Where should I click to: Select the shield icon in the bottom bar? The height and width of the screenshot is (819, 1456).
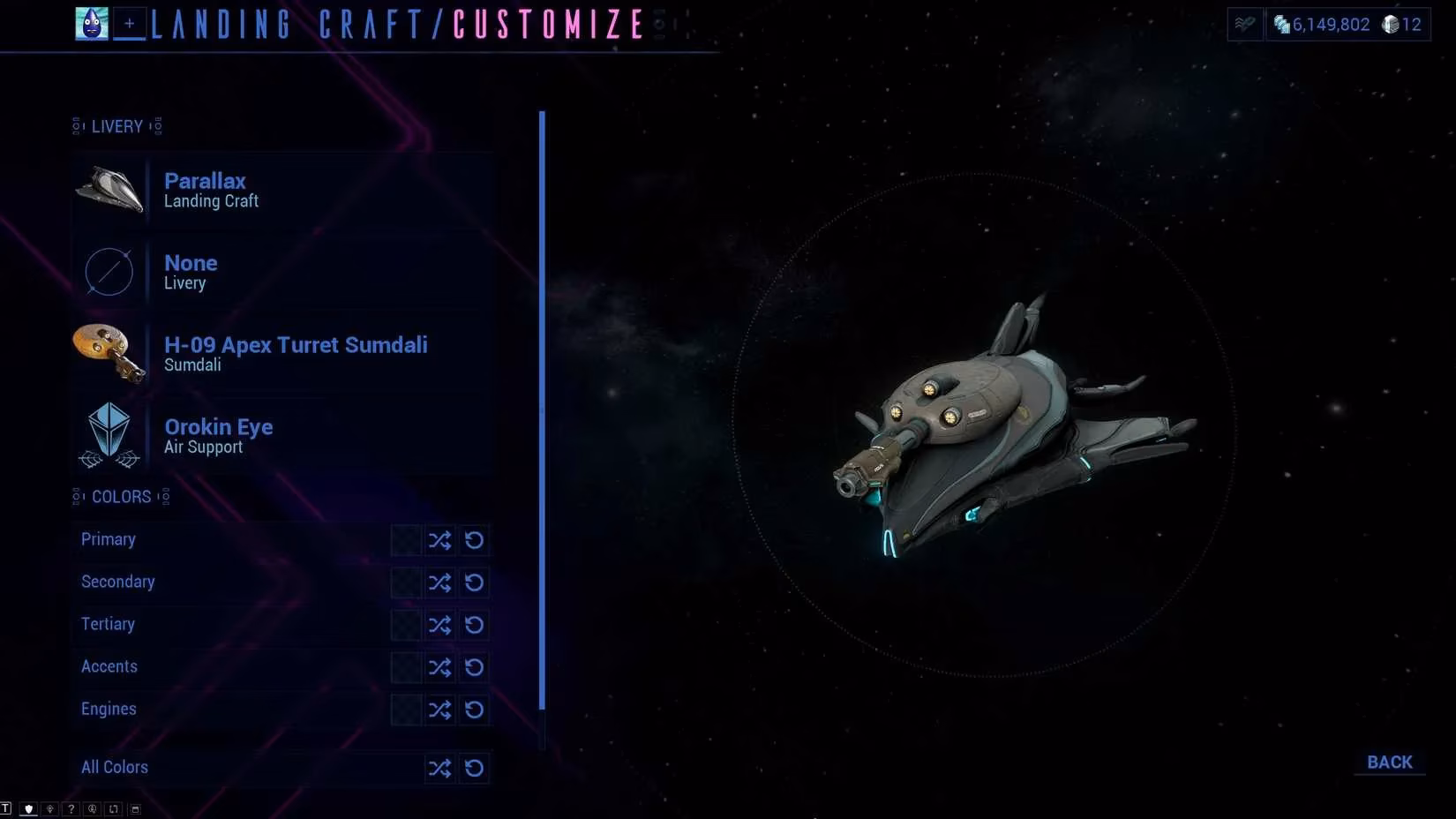pyautogui.click(x=29, y=808)
